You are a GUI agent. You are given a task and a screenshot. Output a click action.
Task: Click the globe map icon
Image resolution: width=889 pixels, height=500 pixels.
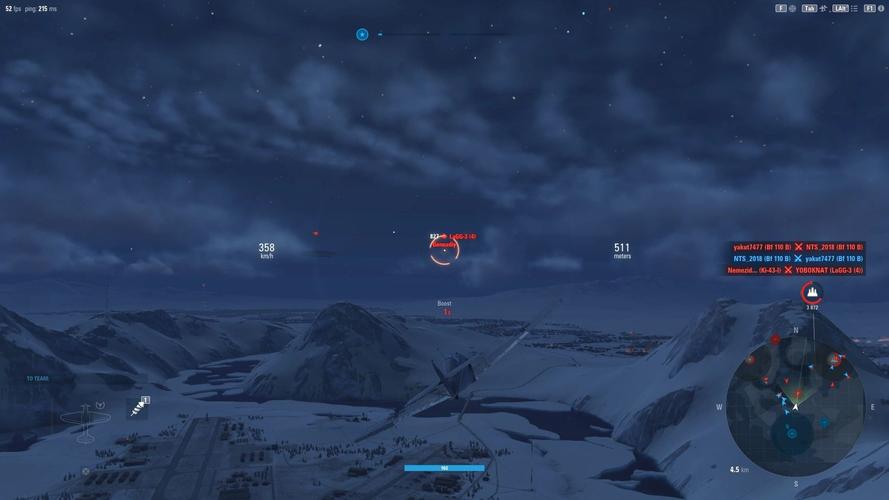793,8
